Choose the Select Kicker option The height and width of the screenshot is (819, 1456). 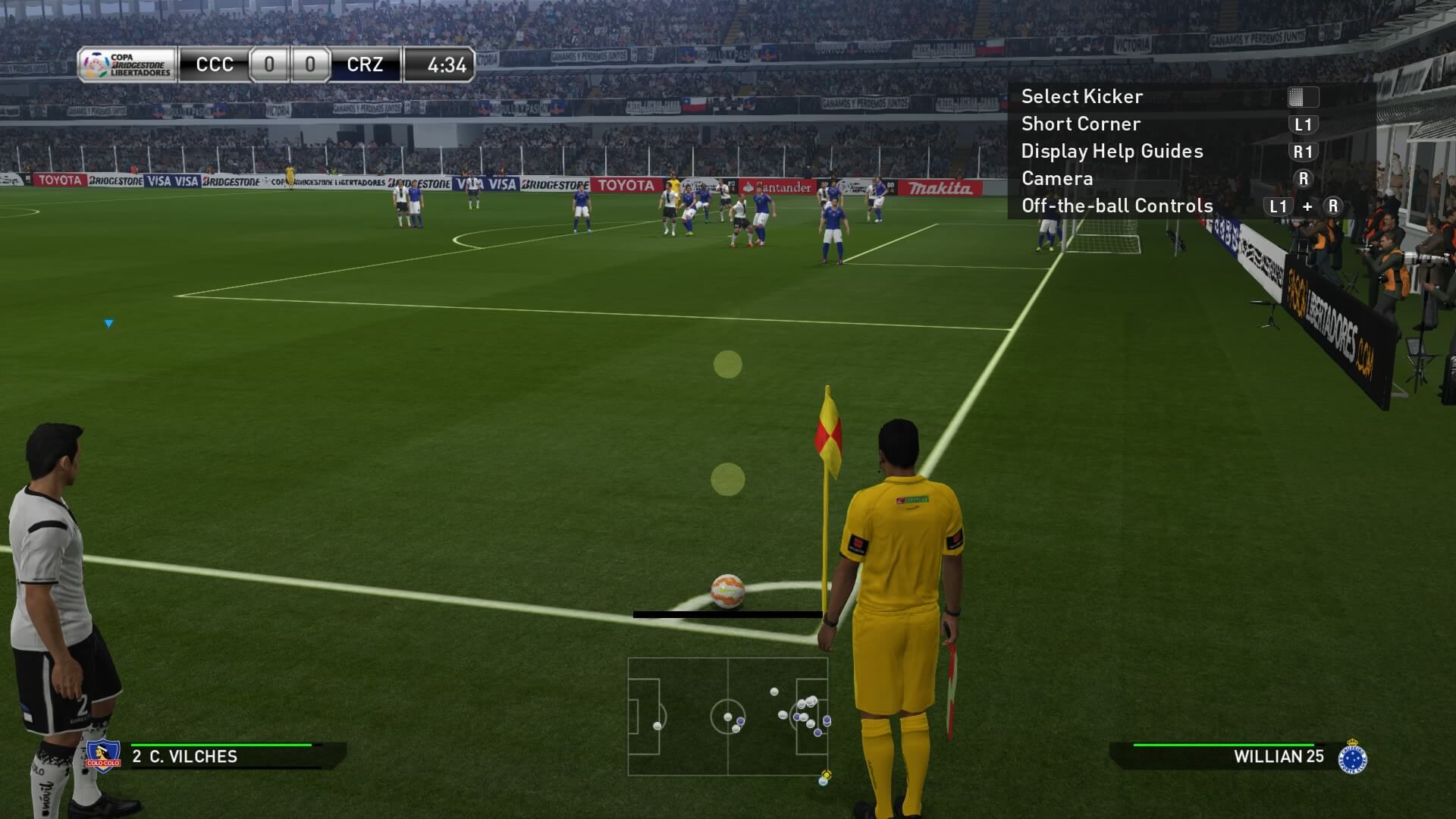[x=1081, y=96]
